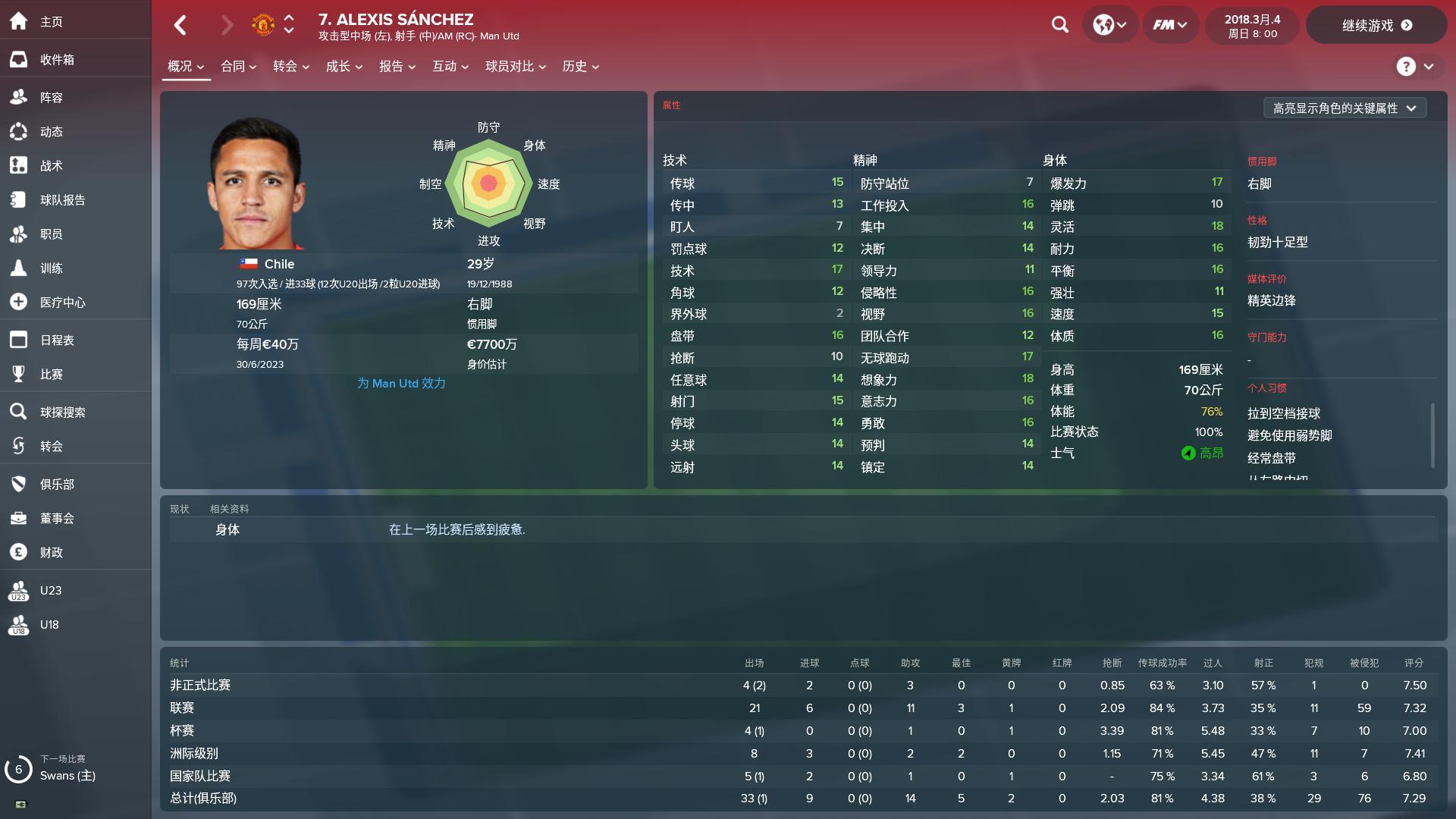
Task: Open the 医疗中心 (Medical Centre)
Action: [62, 302]
